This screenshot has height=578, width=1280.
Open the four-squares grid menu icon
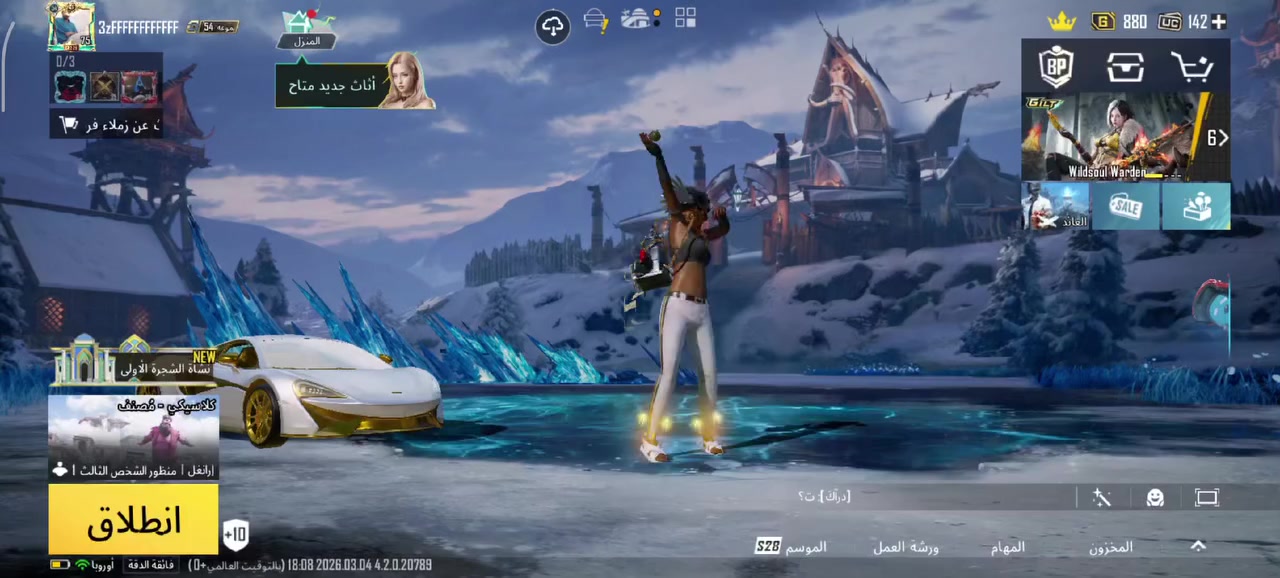685,17
